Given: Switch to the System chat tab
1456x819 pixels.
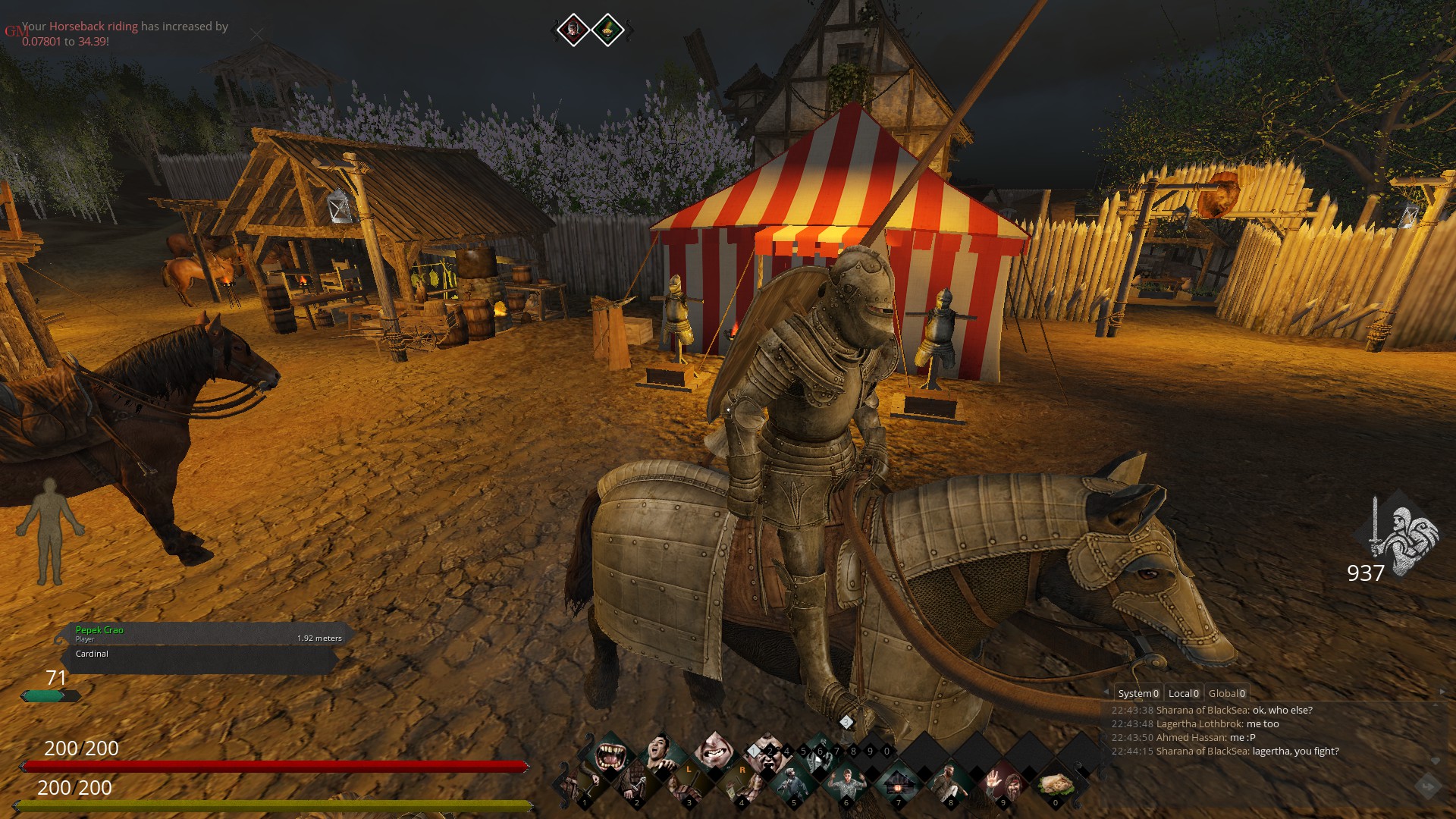Looking at the screenshot, I should (x=1137, y=693).
